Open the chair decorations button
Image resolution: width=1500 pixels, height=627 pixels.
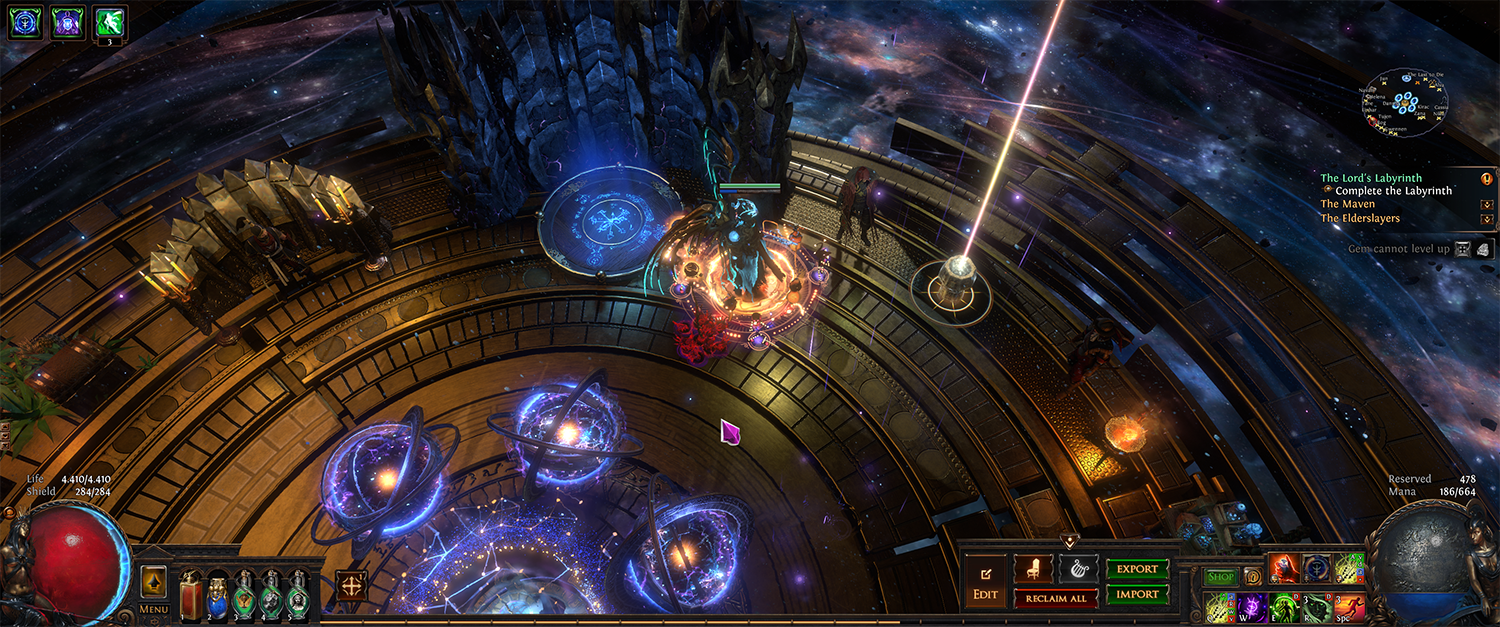1033,569
